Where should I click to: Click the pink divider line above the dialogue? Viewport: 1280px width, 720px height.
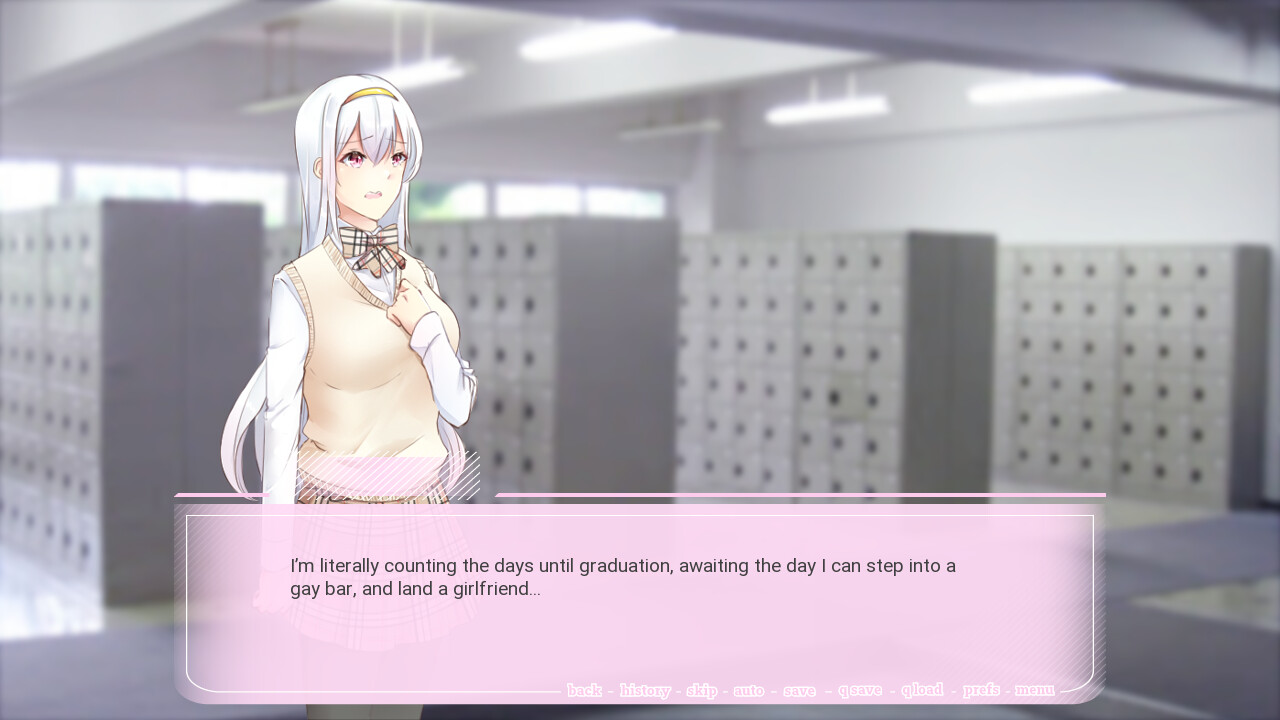(800, 495)
